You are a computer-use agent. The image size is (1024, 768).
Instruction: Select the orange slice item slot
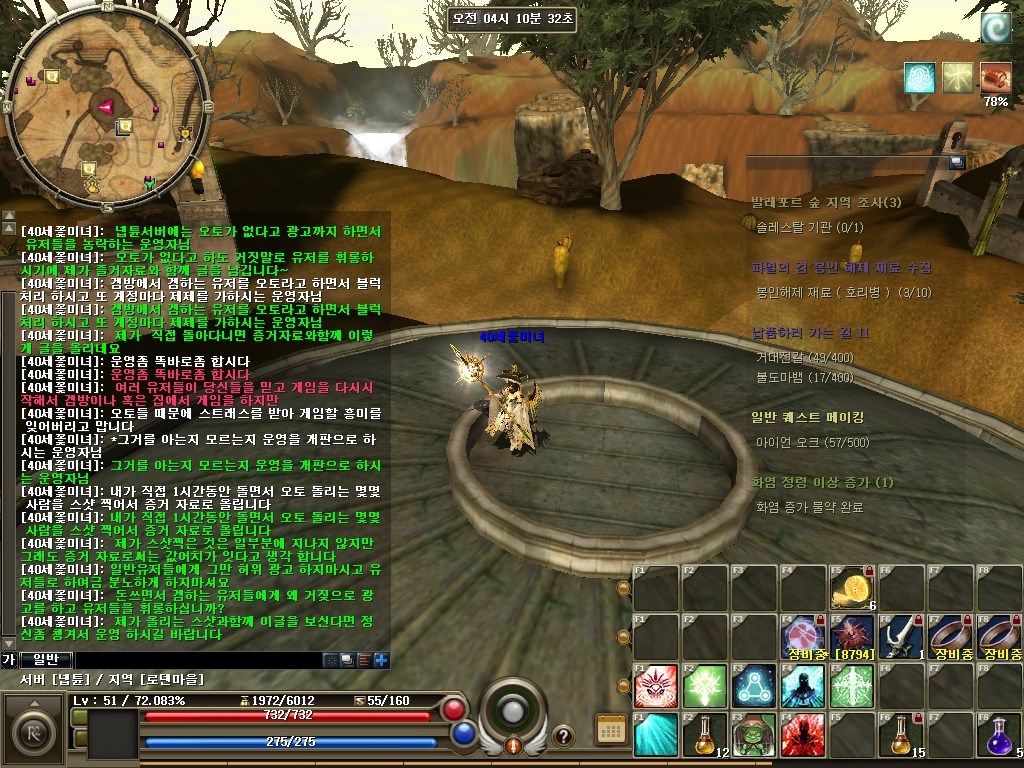pos(852,588)
